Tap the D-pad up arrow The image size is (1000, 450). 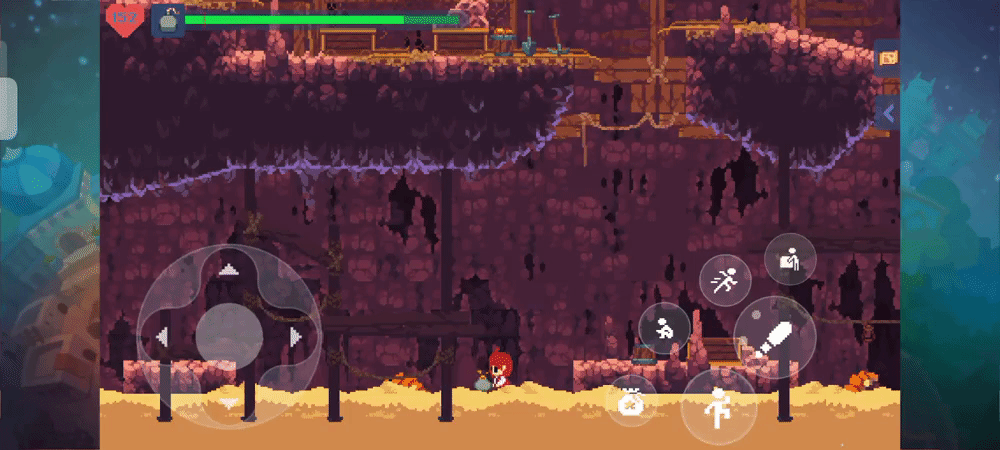(x=229, y=268)
